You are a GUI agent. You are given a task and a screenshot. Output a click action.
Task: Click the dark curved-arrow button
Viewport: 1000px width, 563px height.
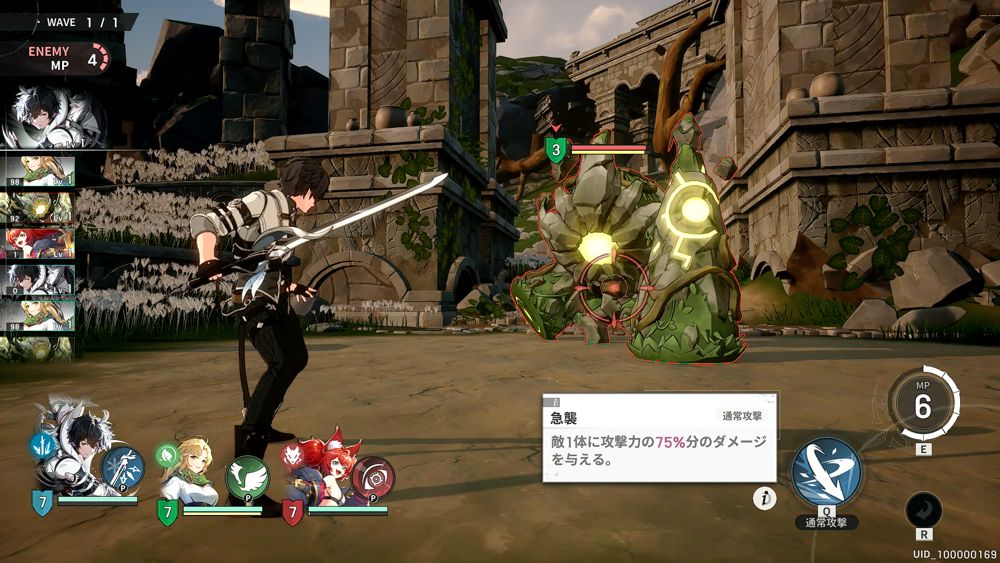coord(922,511)
